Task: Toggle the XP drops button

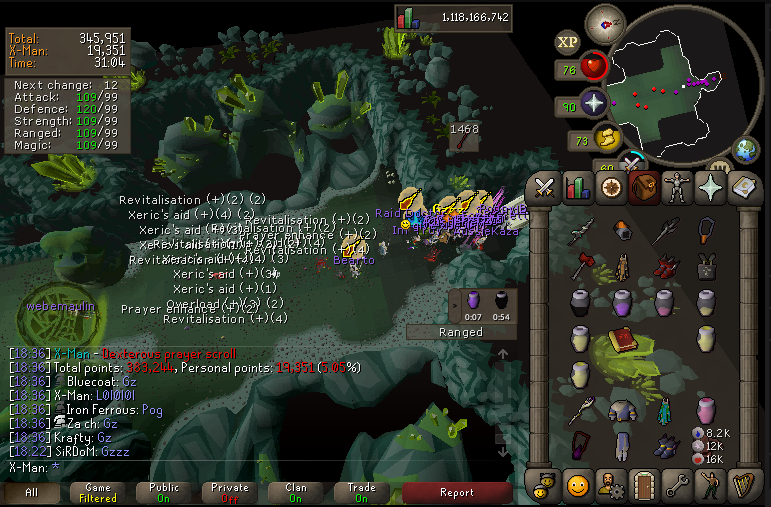Action: (x=567, y=42)
